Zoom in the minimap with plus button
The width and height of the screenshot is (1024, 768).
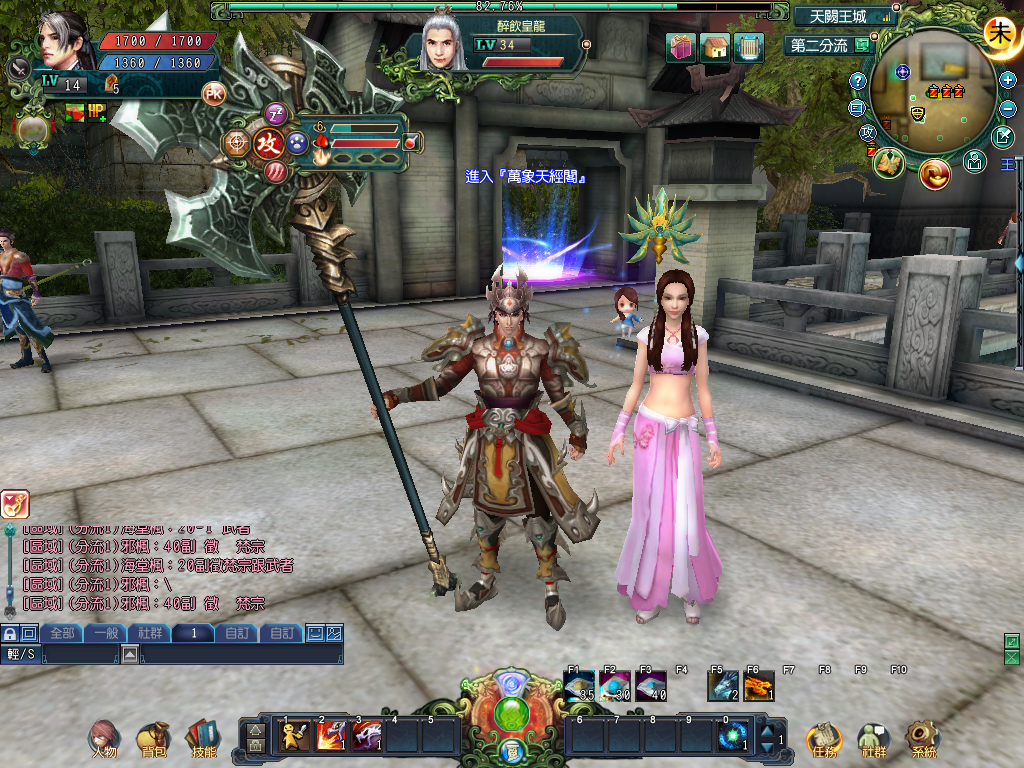pos(1007,79)
